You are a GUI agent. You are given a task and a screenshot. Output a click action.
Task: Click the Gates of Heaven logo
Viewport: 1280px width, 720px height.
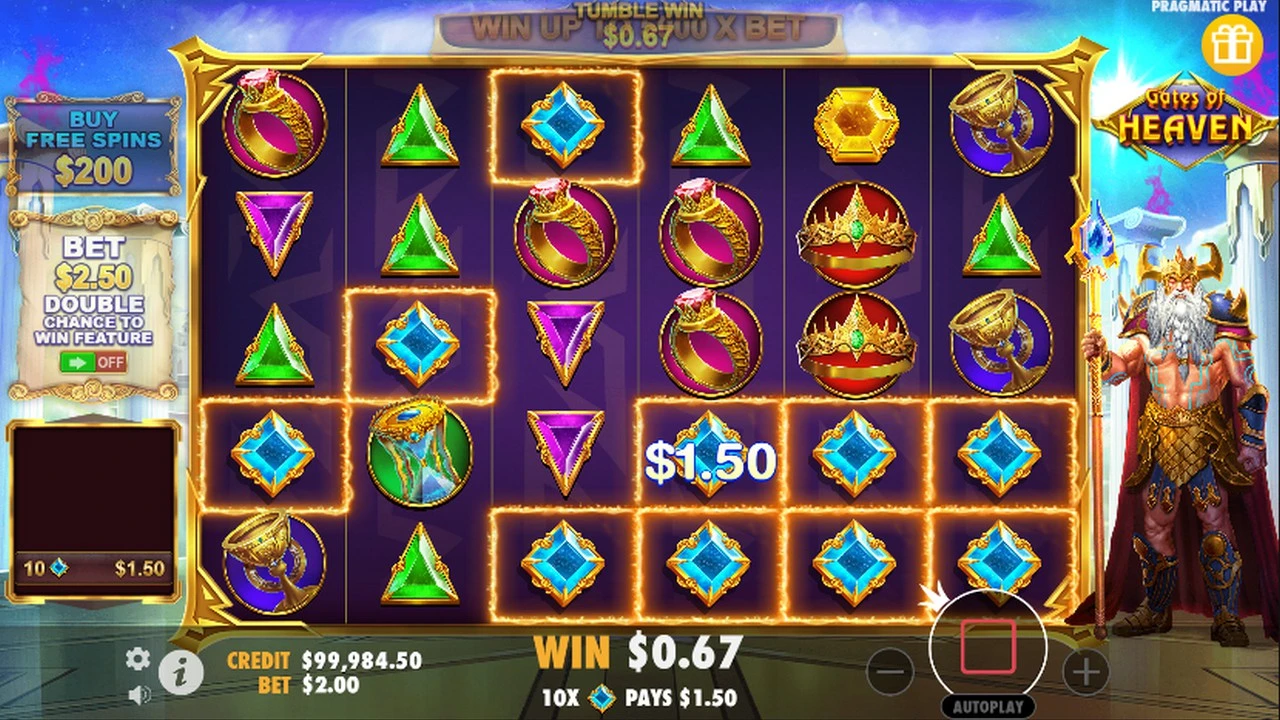pyautogui.click(x=1185, y=115)
